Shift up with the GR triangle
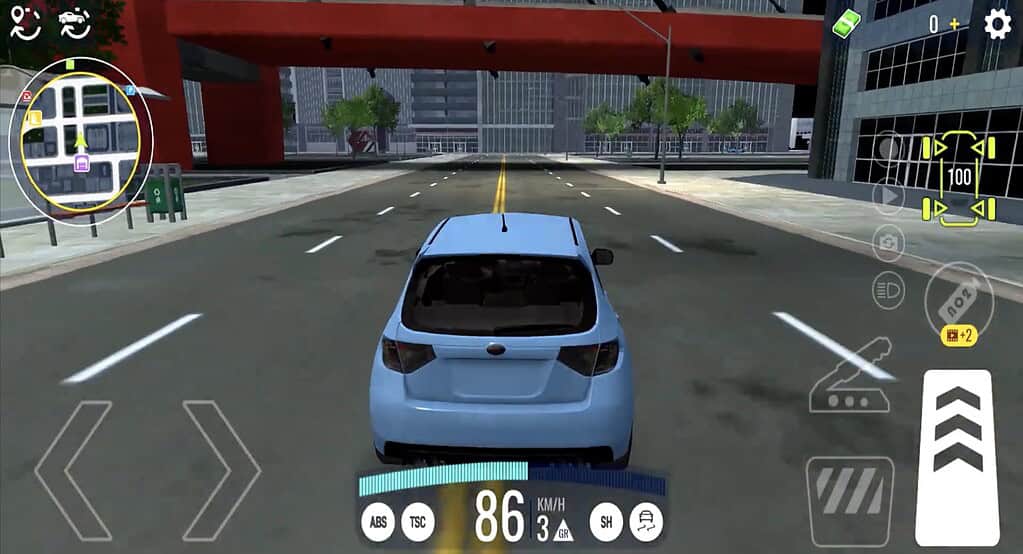Viewport: 1023px width, 554px height. coord(563,531)
